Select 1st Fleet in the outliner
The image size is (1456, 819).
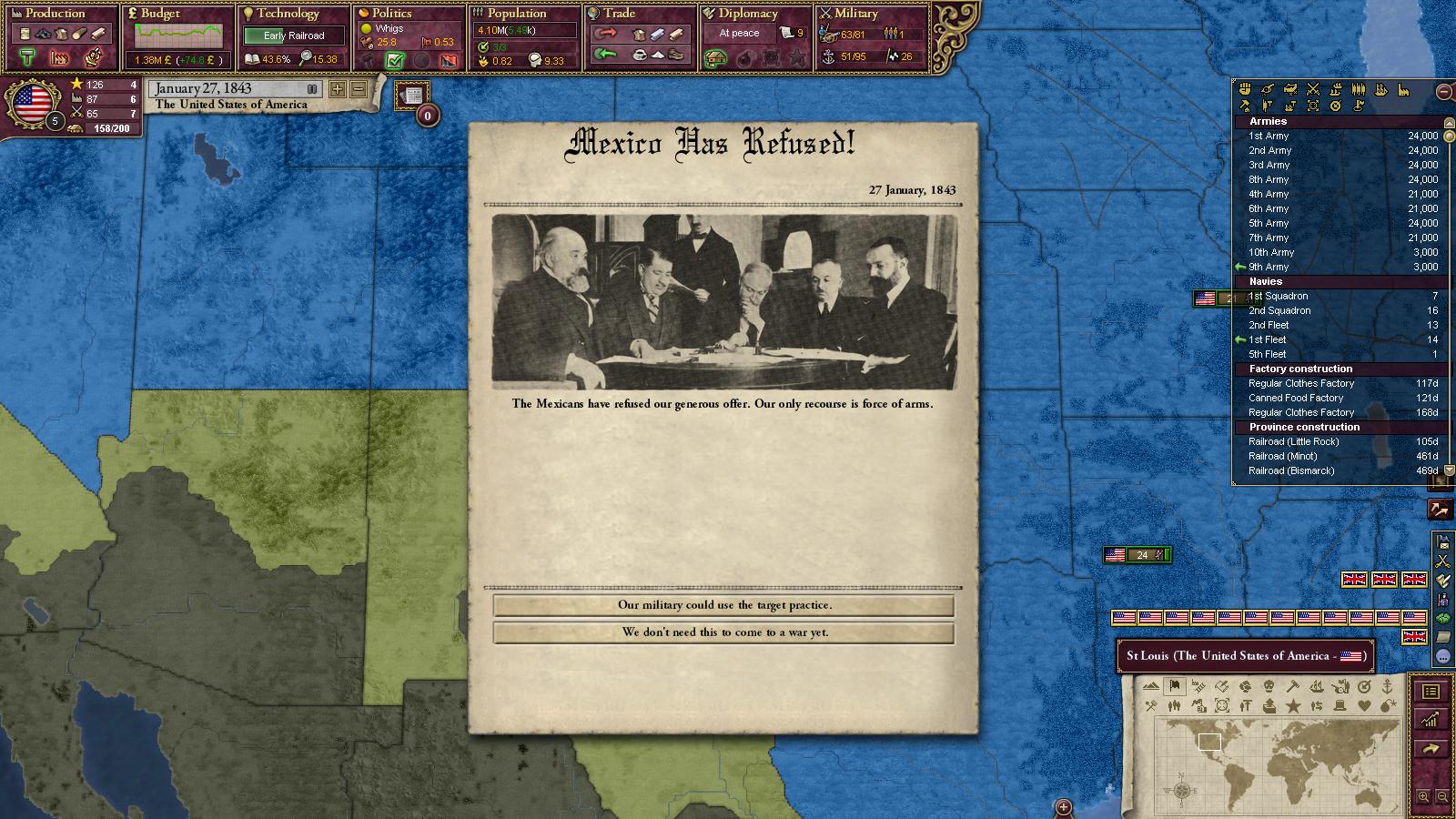pos(1268,339)
